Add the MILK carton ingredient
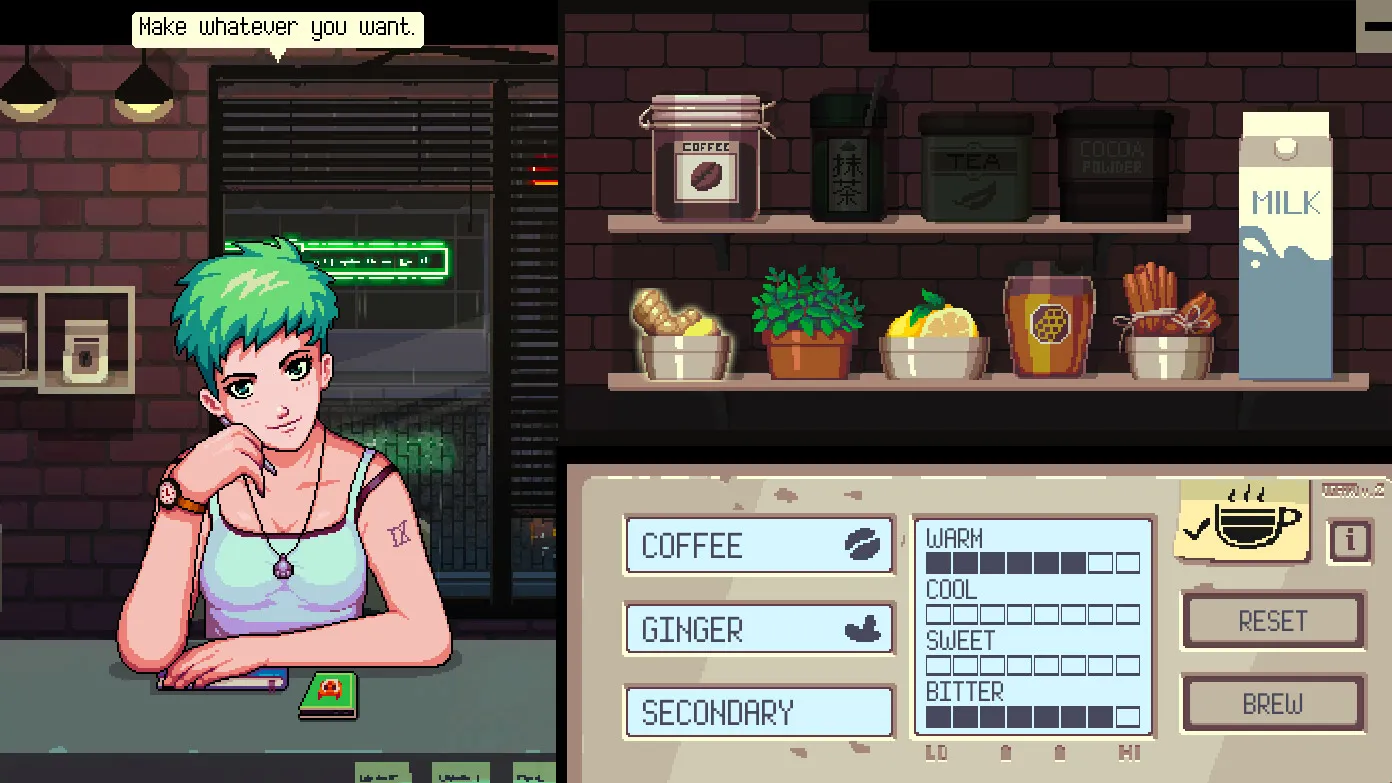The height and width of the screenshot is (783, 1392). tap(1286, 245)
